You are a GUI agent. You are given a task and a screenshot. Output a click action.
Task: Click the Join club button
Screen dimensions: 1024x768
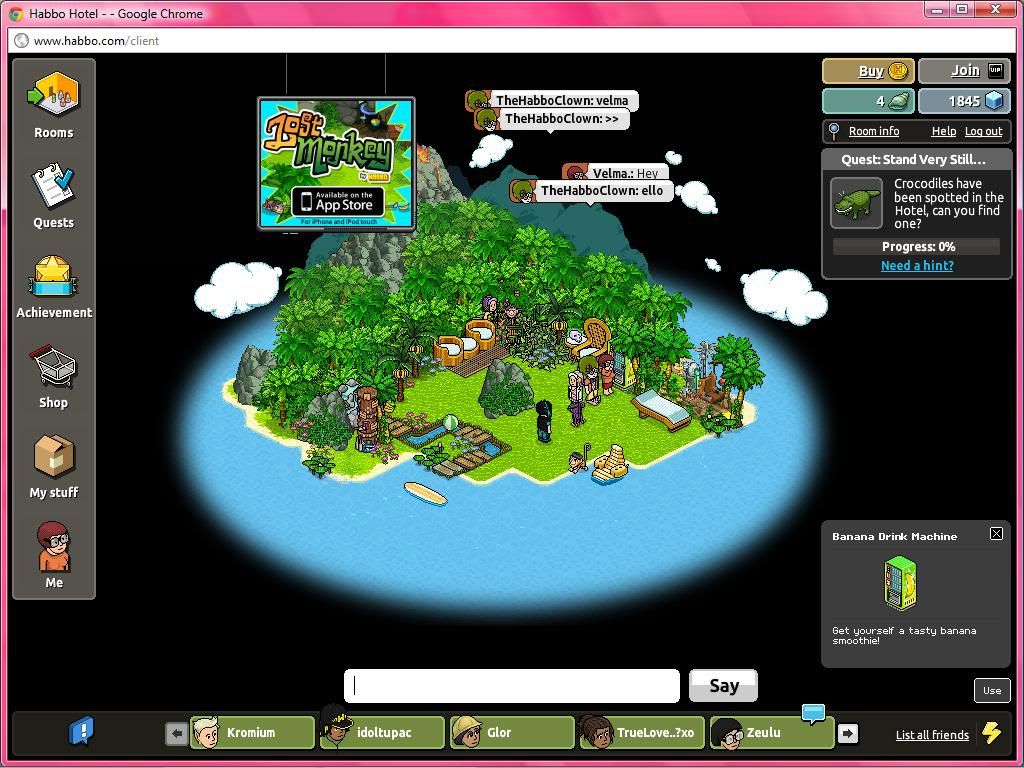pyautogui.click(x=964, y=71)
